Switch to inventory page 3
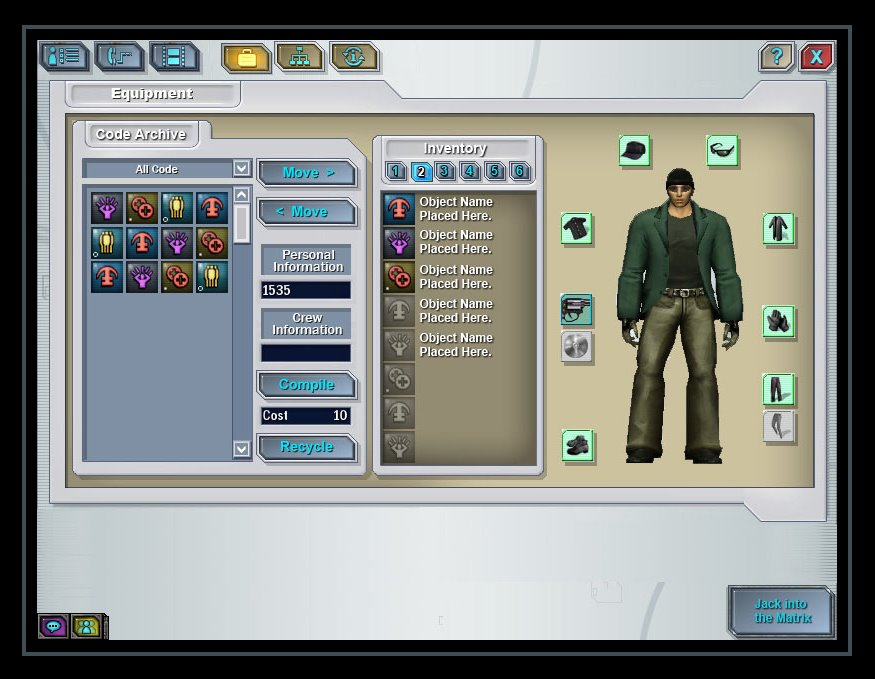Screen dimensions: 875x679 445,171
